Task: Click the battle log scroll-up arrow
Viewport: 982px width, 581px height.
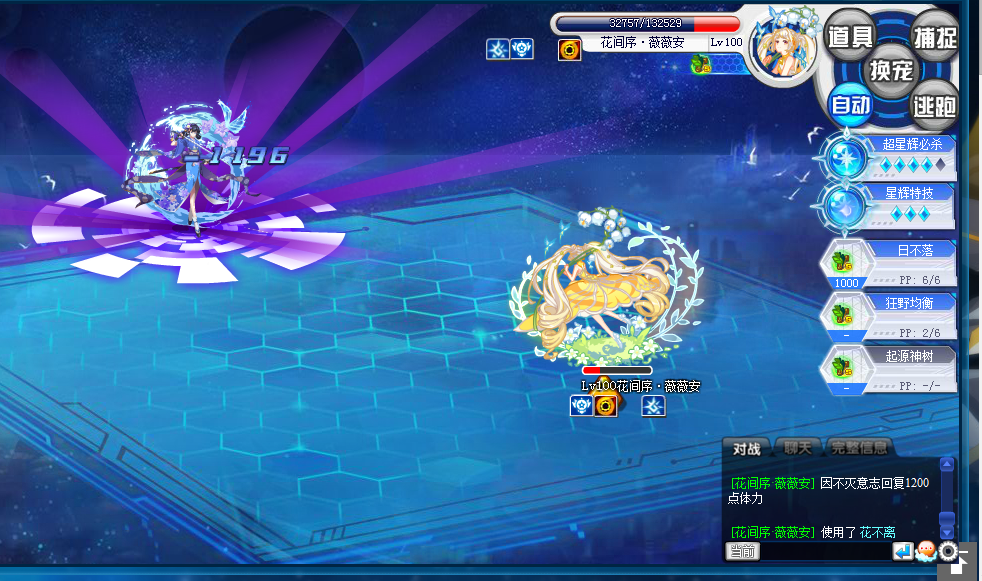Action: [947, 465]
